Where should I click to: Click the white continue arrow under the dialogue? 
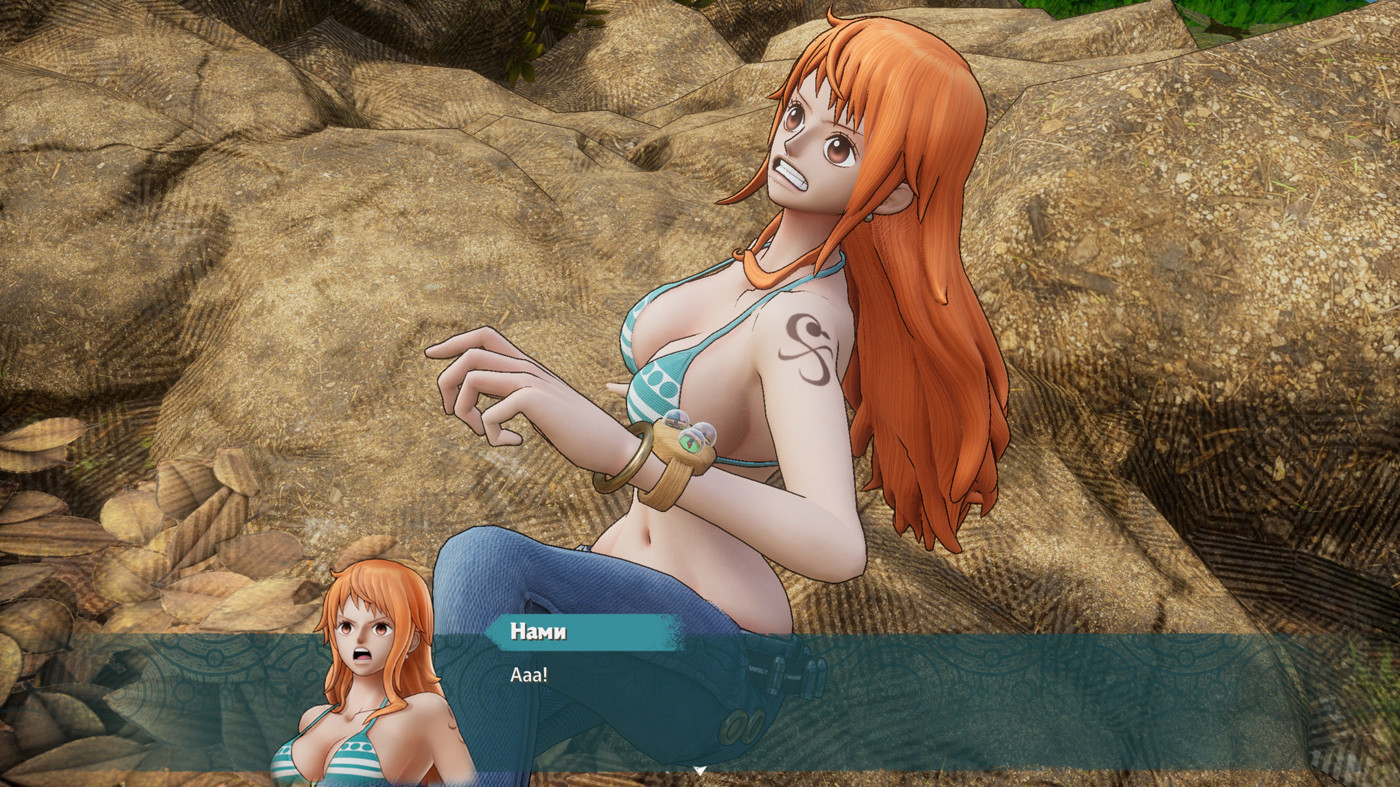[700, 770]
